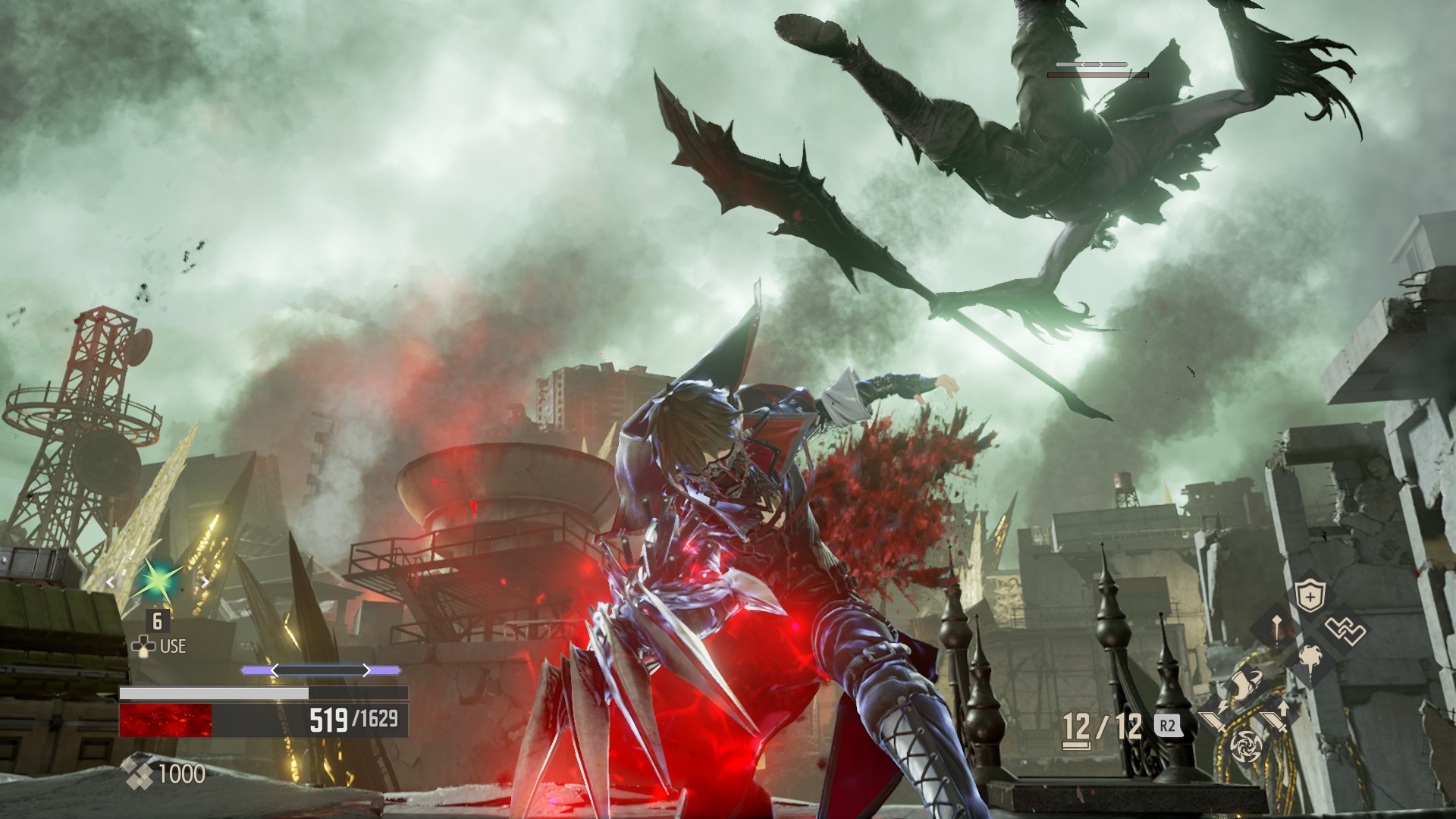Cycle quick items with the left arrow
The width and height of the screenshot is (1456, 819).
[x=111, y=582]
